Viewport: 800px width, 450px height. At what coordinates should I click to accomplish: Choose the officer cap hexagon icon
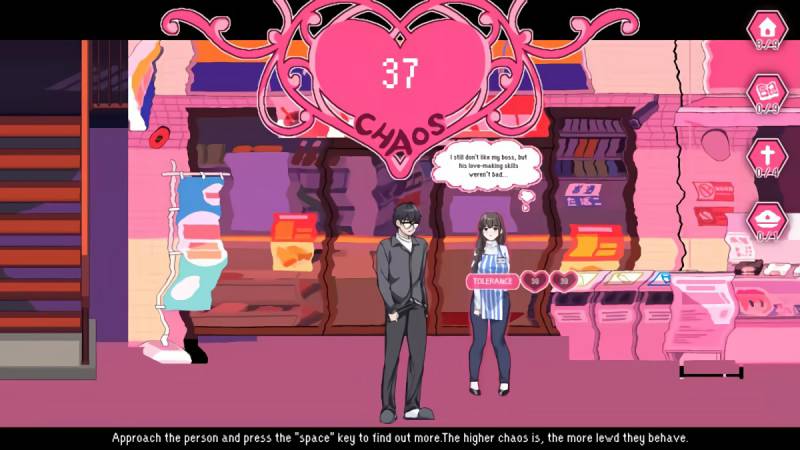coord(768,220)
